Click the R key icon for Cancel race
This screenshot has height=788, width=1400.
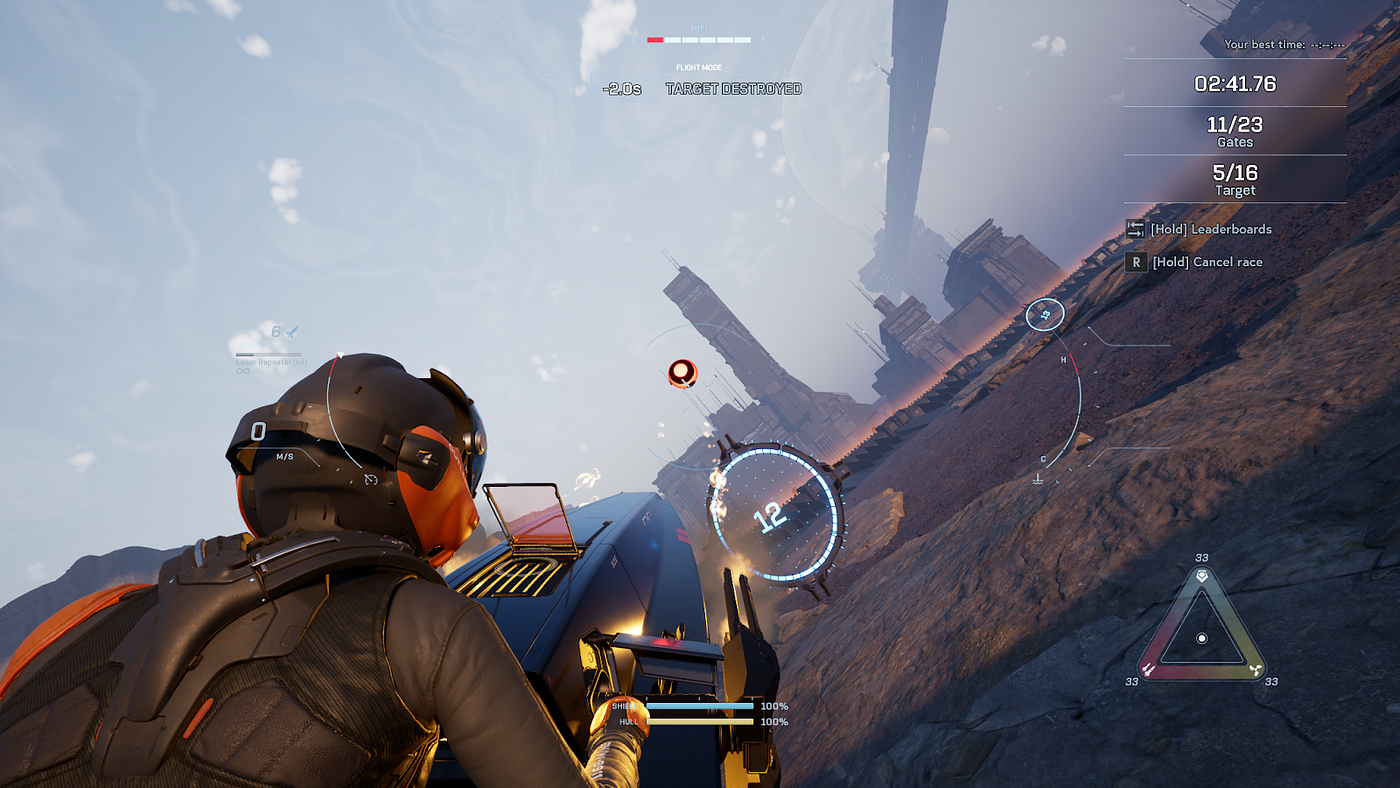pos(1137,261)
